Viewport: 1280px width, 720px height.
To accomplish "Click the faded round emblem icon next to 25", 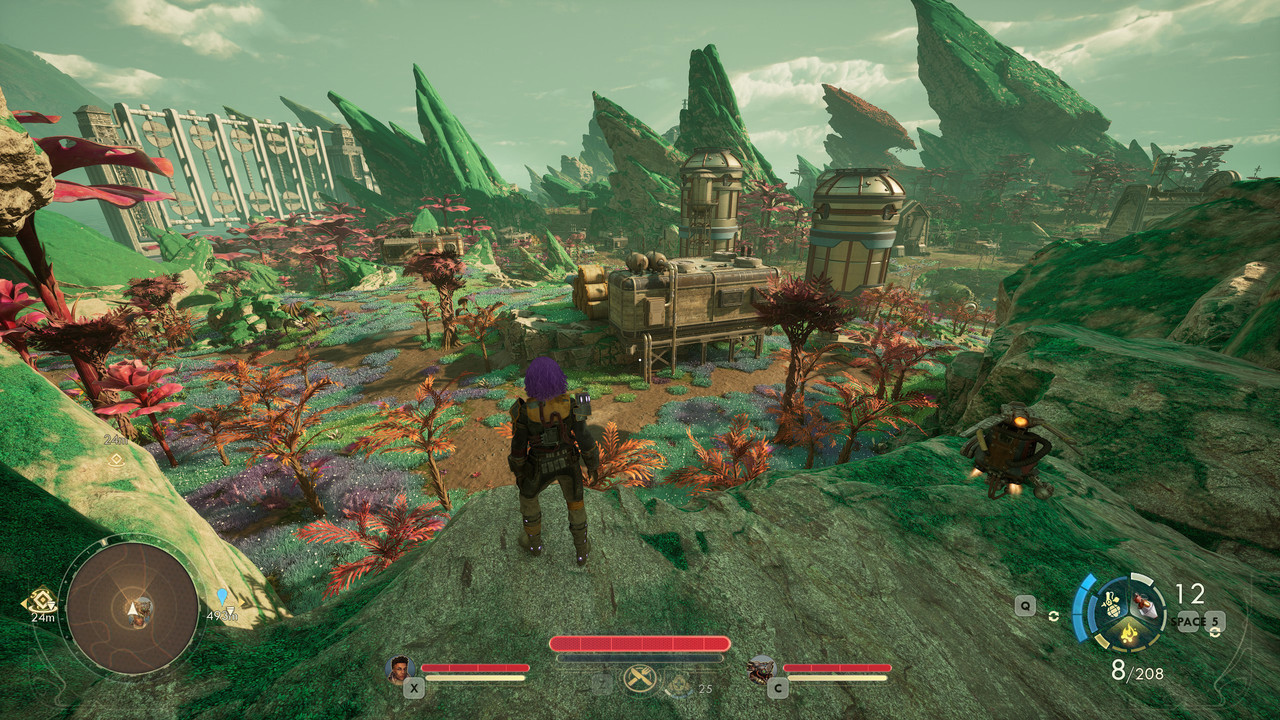I will coord(679,683).
